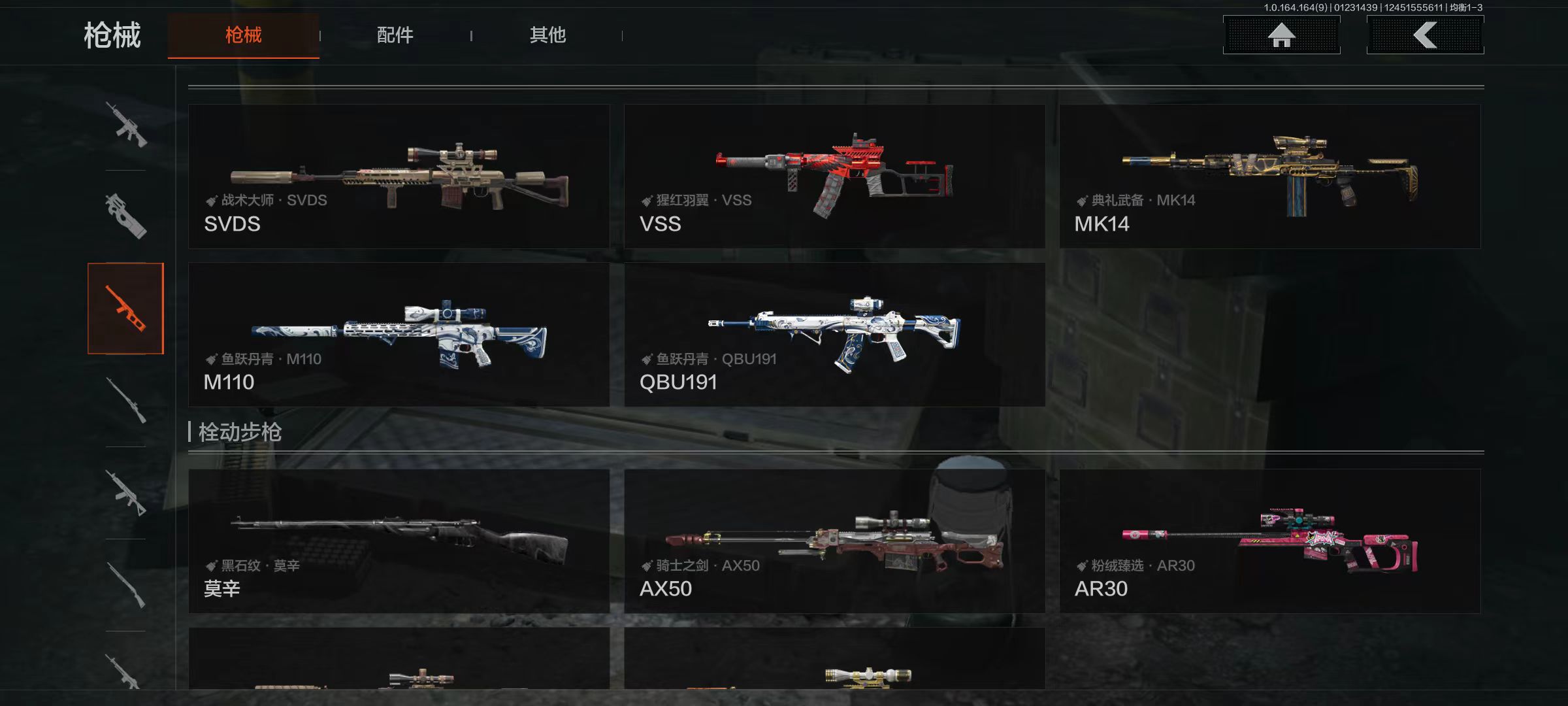Select the SVDS weapon card
The height and width of the screenshot is (706, 1568).
pos(399,176)
